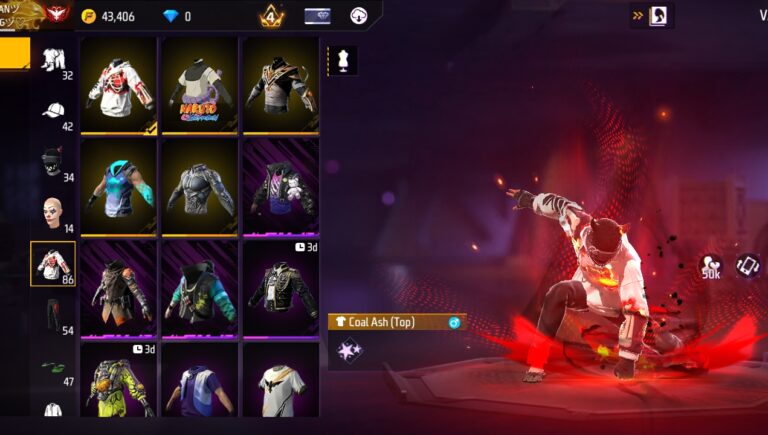Click the phone rotate icon

tap(748, 265)
